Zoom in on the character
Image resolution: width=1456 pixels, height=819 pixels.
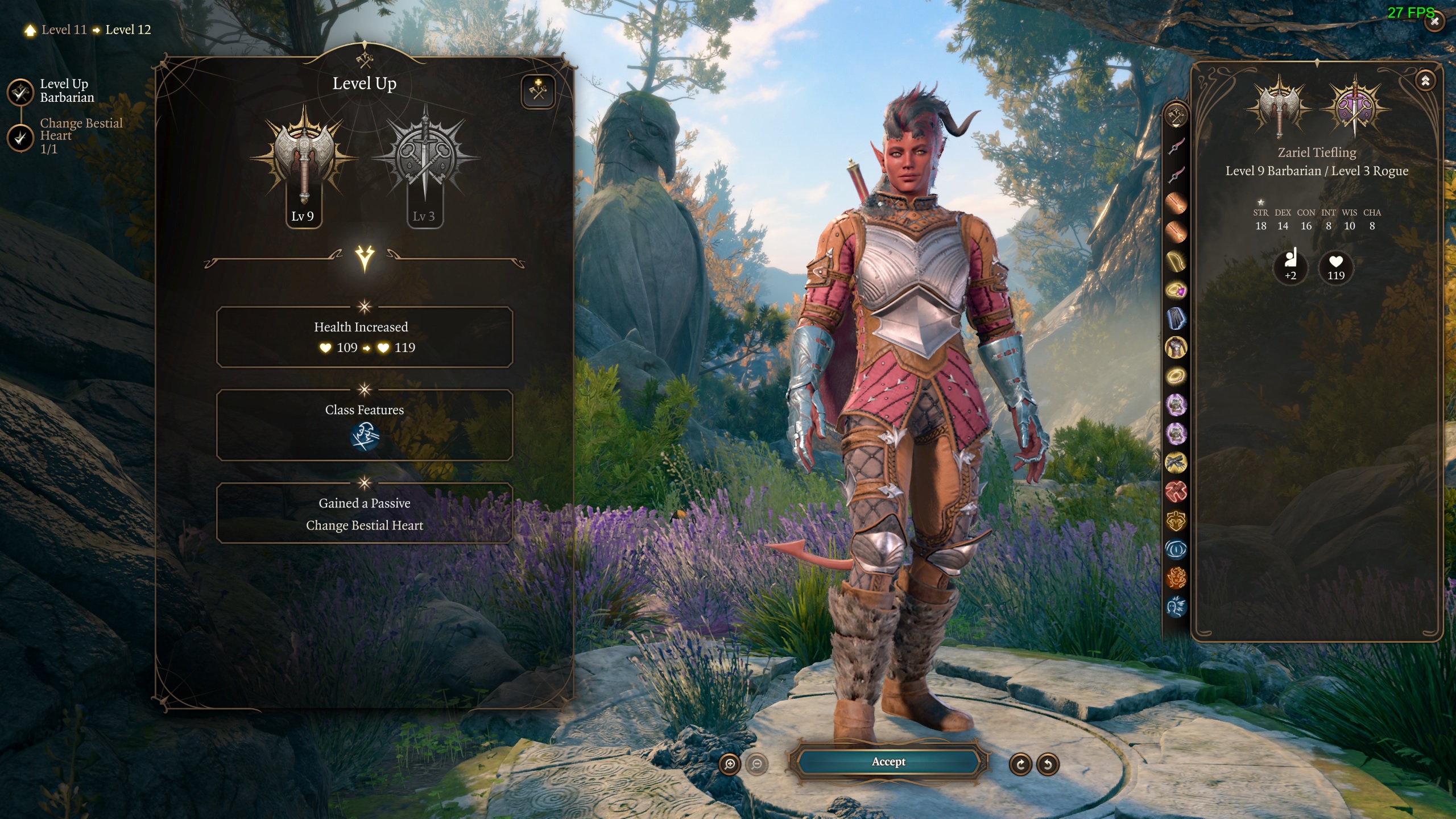(730, 764)
